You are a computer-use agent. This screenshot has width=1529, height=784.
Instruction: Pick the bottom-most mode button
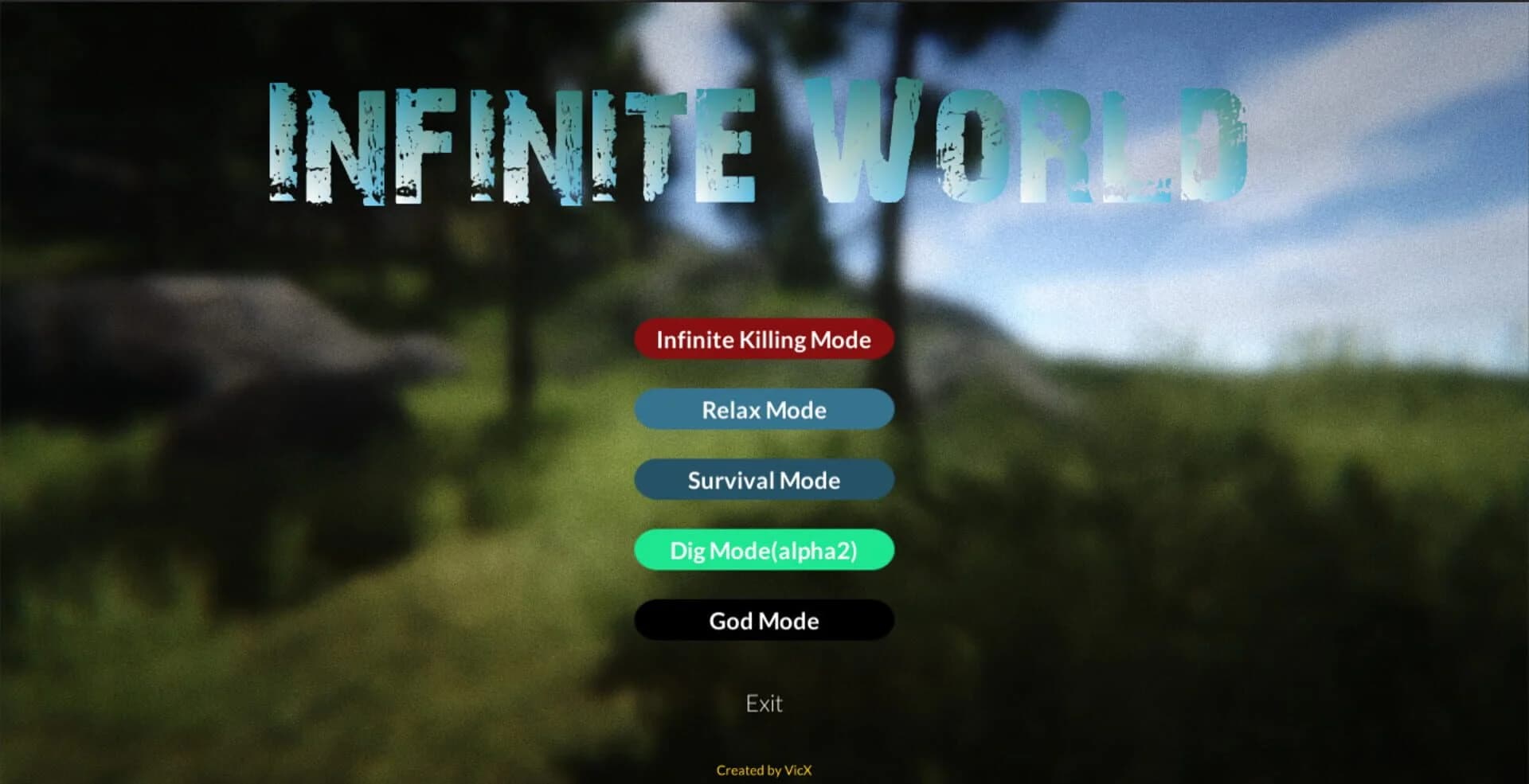point(763,620)
